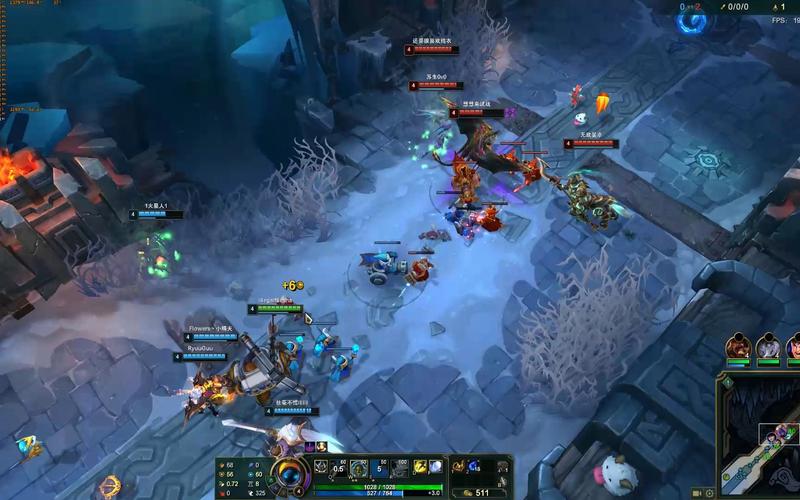This screenshot has width=800, height=500.
Task: Open the shop via the 511 gold button
Action: (479, 492)
